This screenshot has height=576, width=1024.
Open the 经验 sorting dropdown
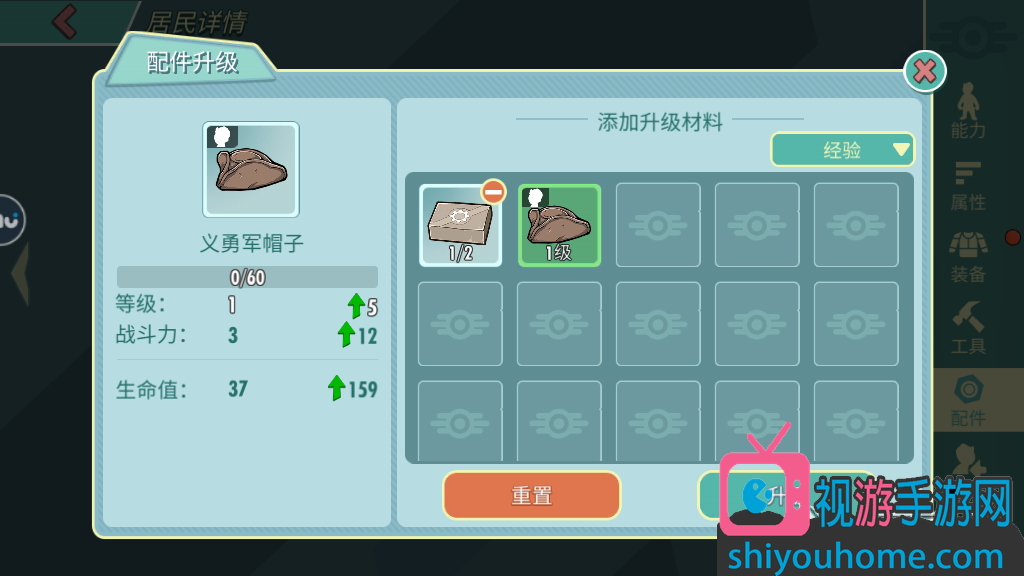(x=842, y=150)
